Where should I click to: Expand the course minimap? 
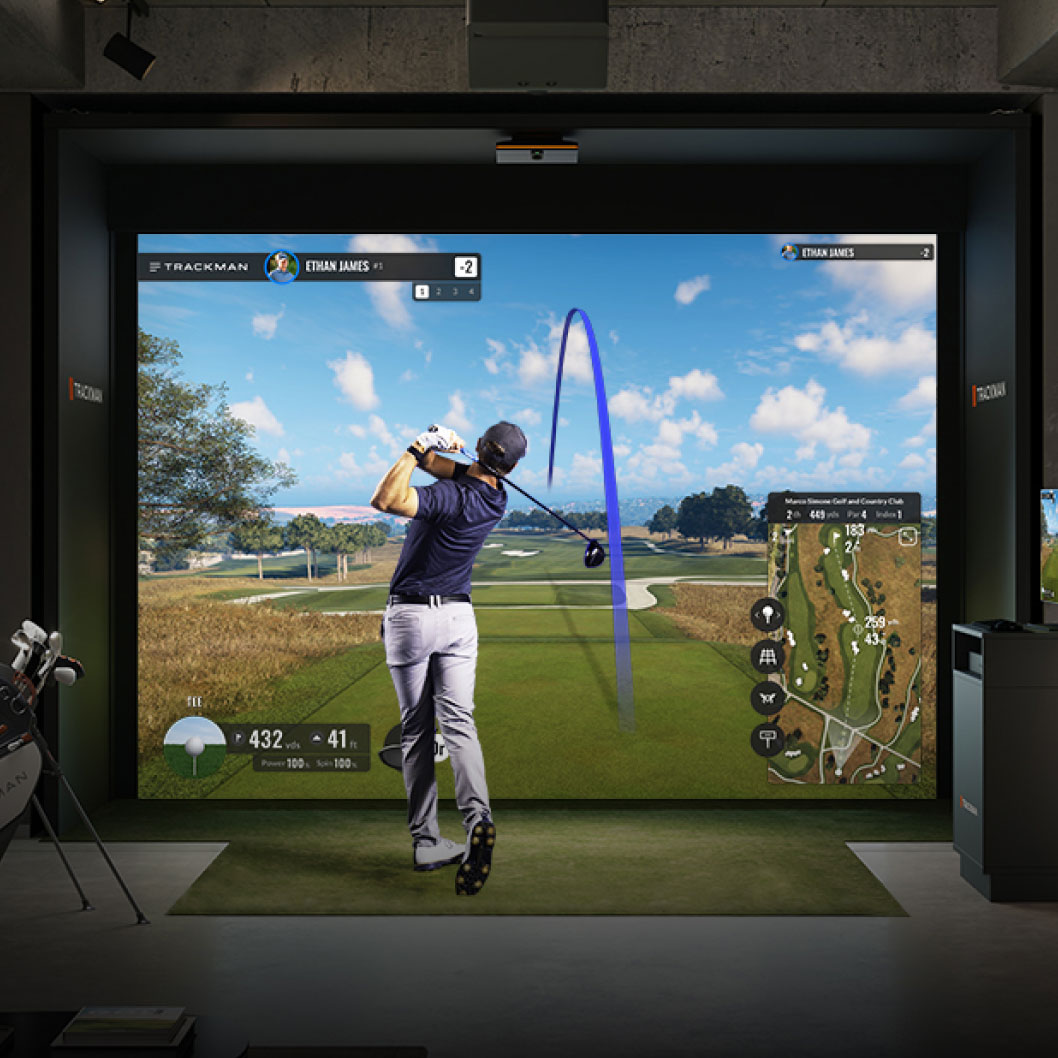907,537
